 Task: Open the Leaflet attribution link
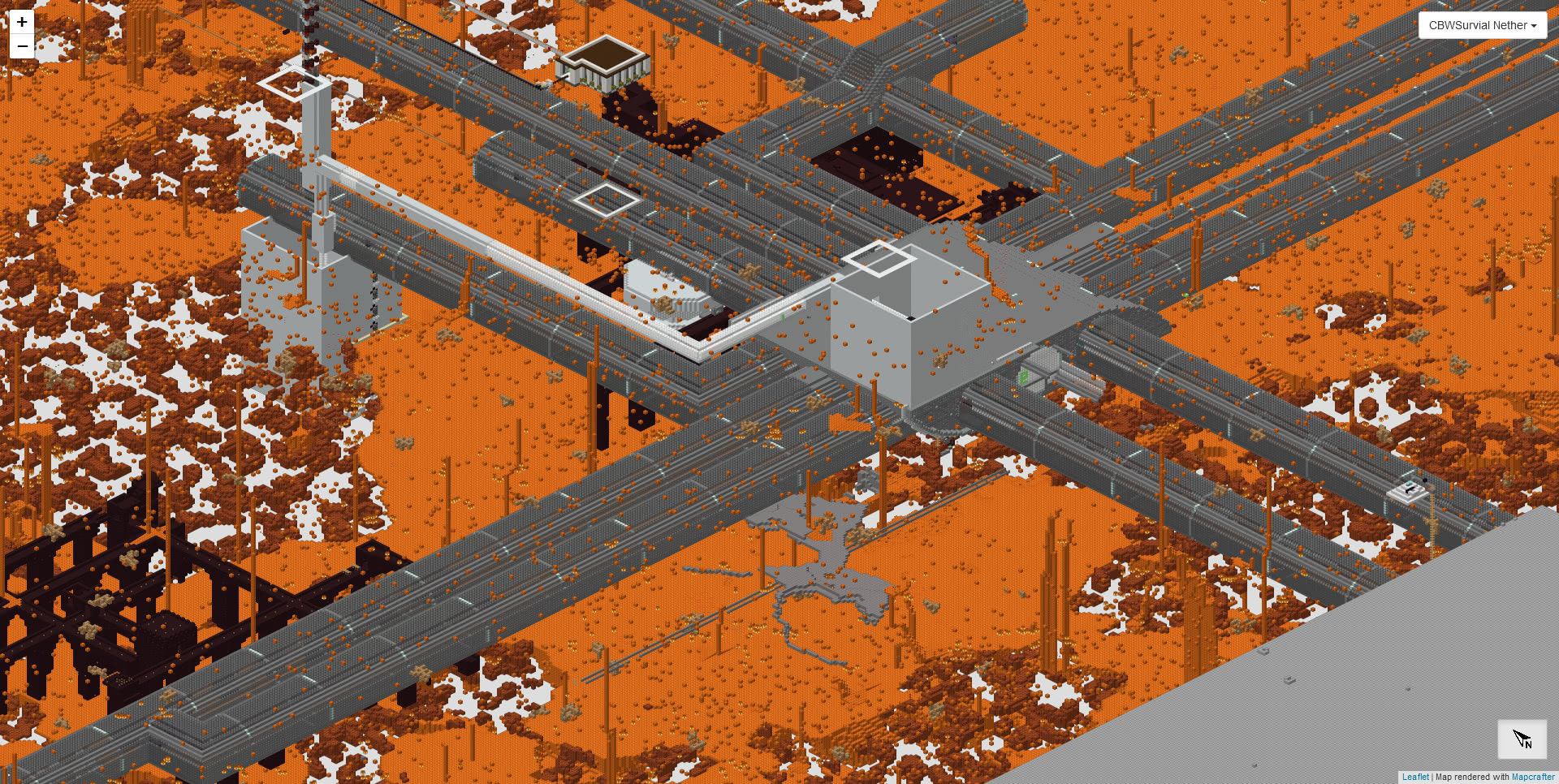(x=1415, y=777)
